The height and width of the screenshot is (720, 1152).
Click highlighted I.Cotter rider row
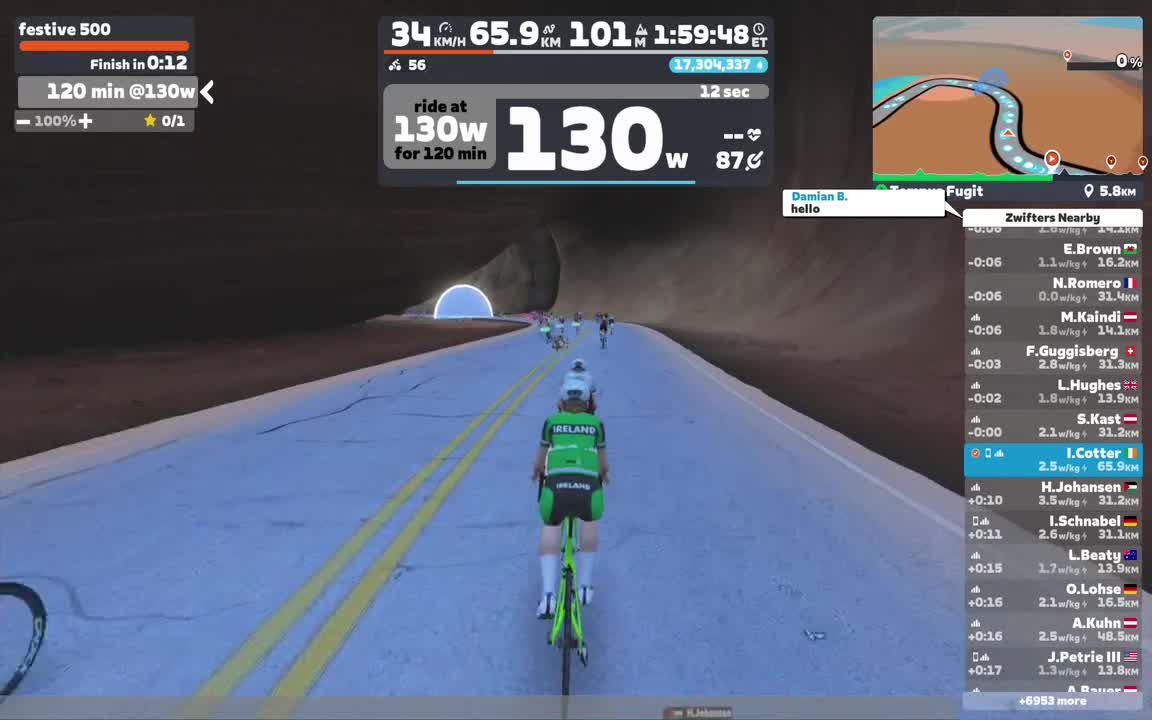1052,460
